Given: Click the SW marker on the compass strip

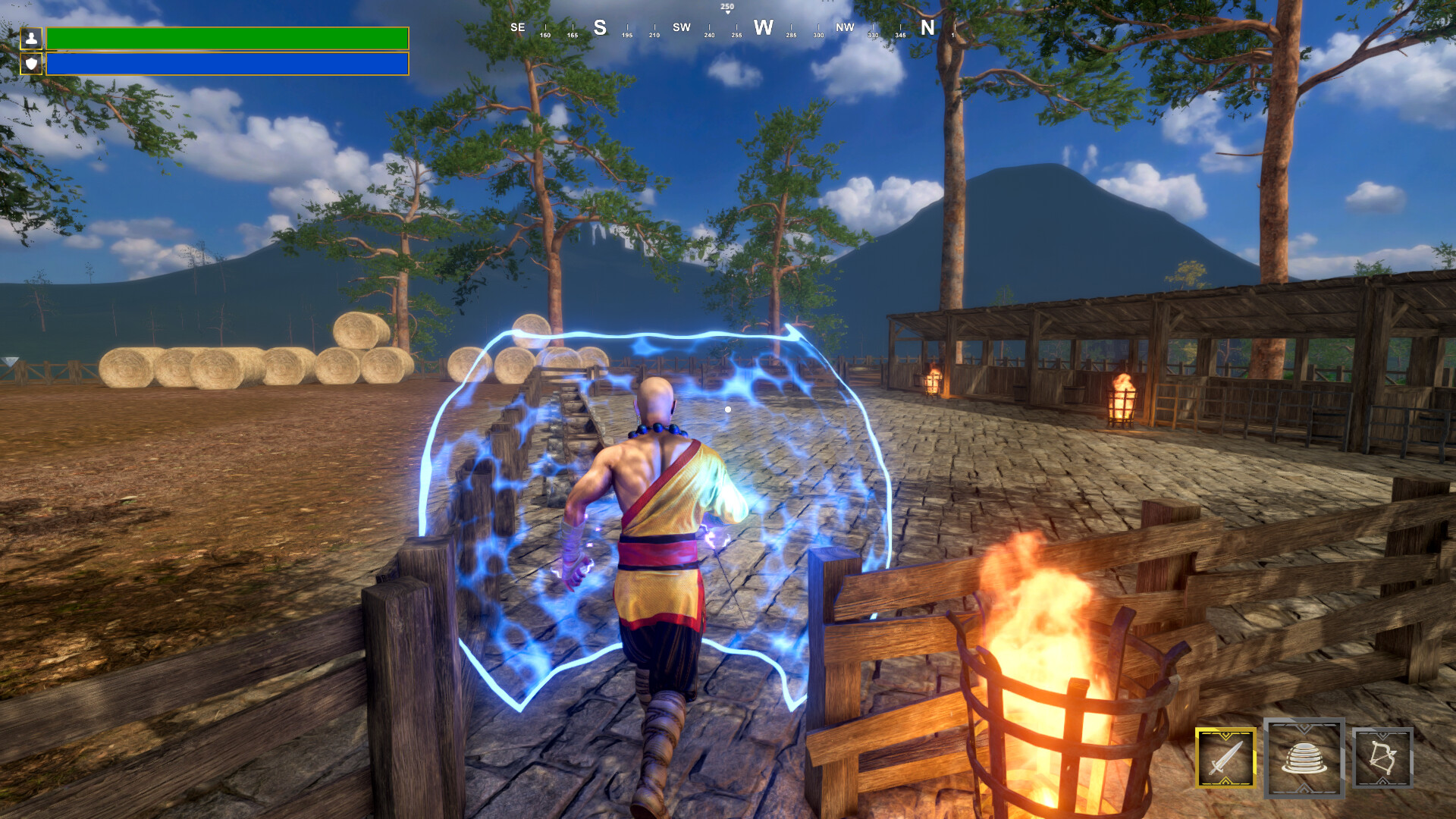Looking at the screenshot, I should 681,27.
